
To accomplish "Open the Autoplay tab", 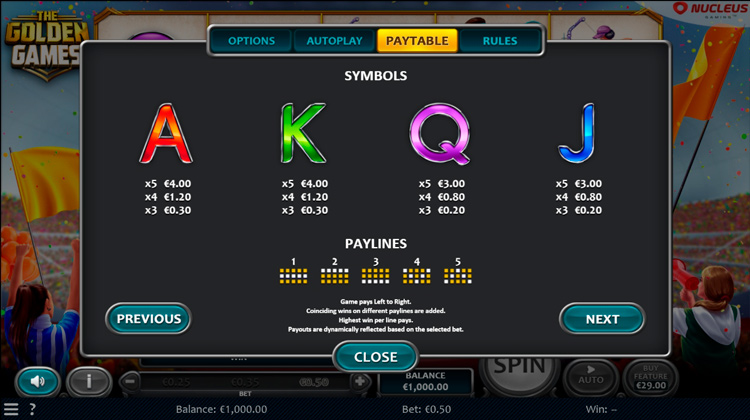I will point(334,41).
